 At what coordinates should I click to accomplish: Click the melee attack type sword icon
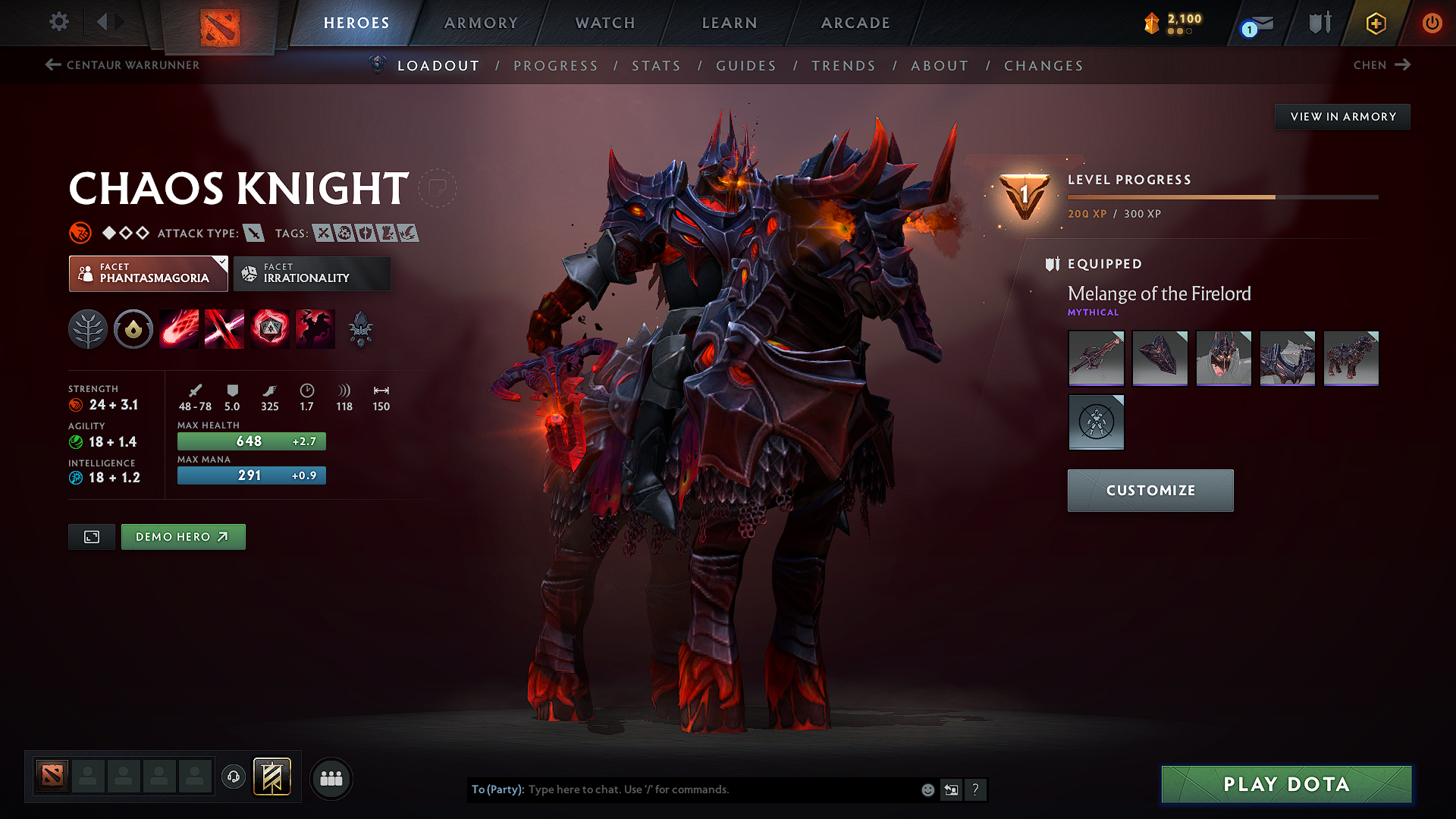[x=254, y=234]
